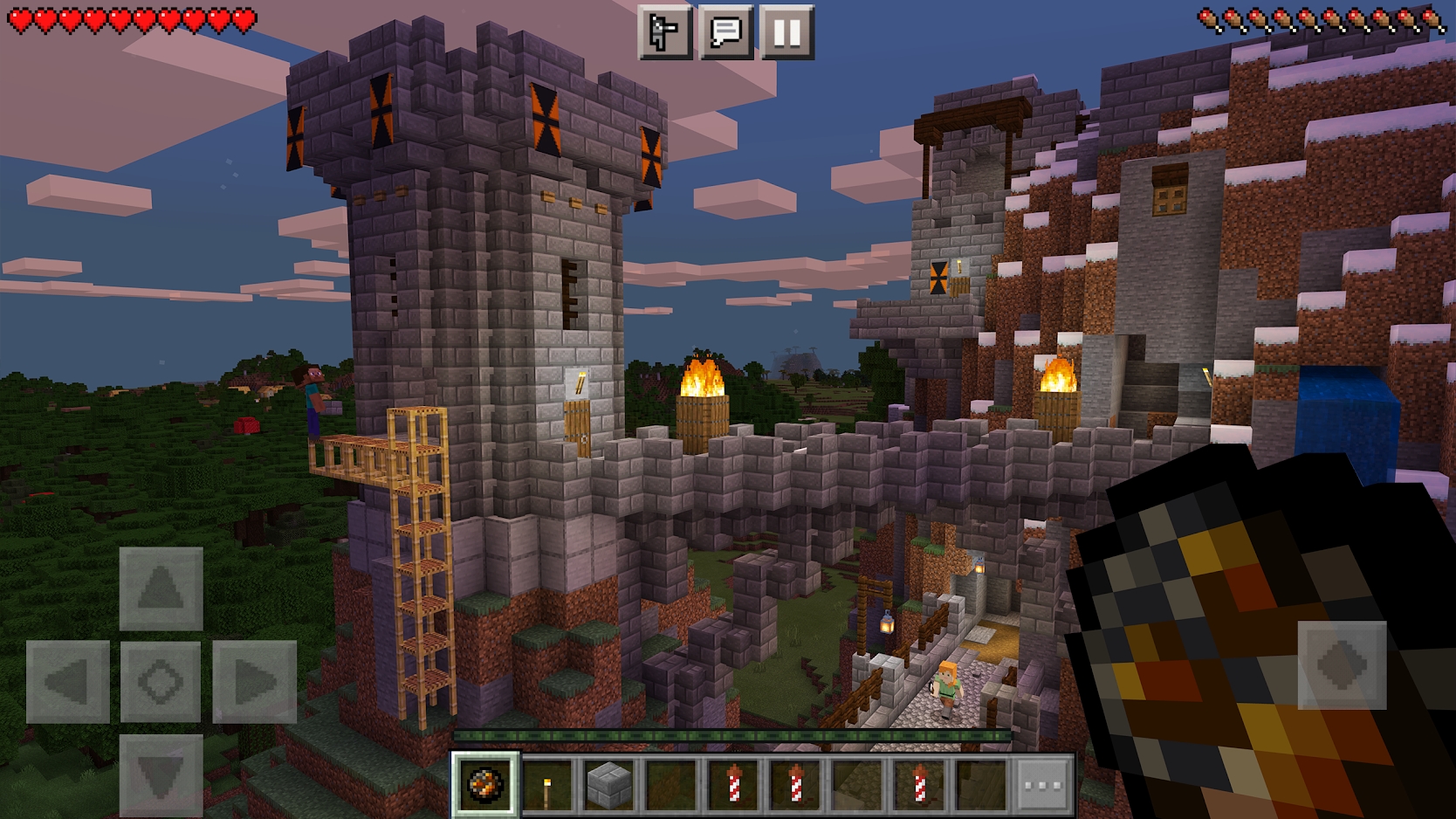This screenshot has width=1456, height=819.
Task: Select the fire charge in hotbar slot one
Action: [x=485, y=785]
